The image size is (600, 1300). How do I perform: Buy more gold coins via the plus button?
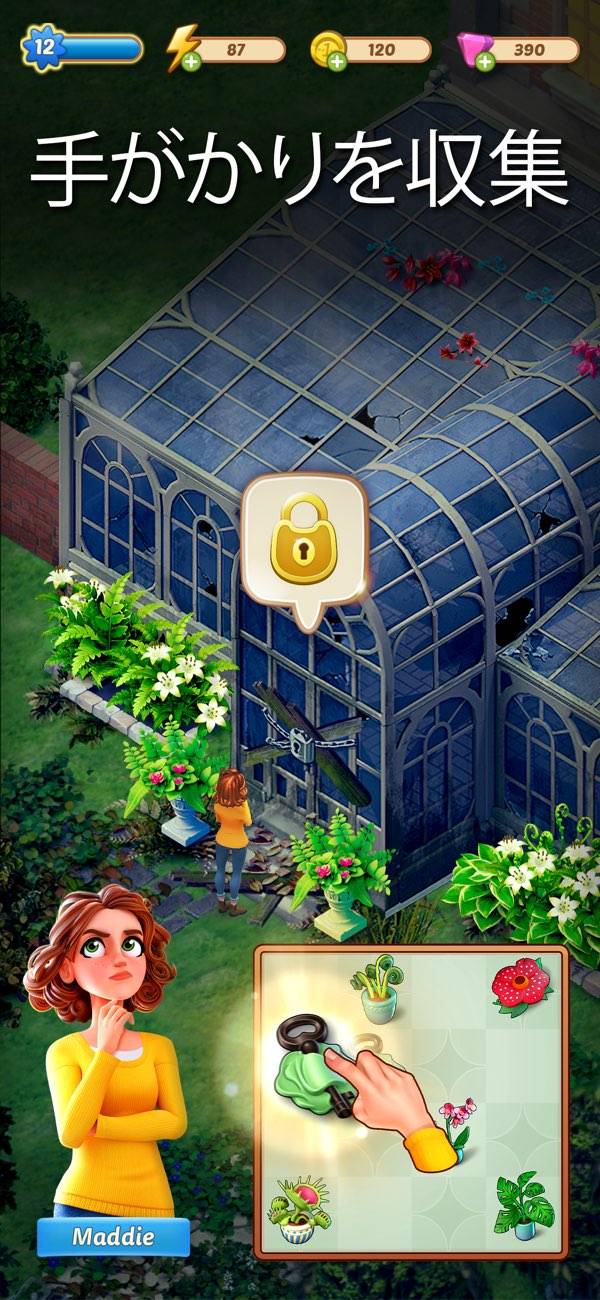click(337, 63)
